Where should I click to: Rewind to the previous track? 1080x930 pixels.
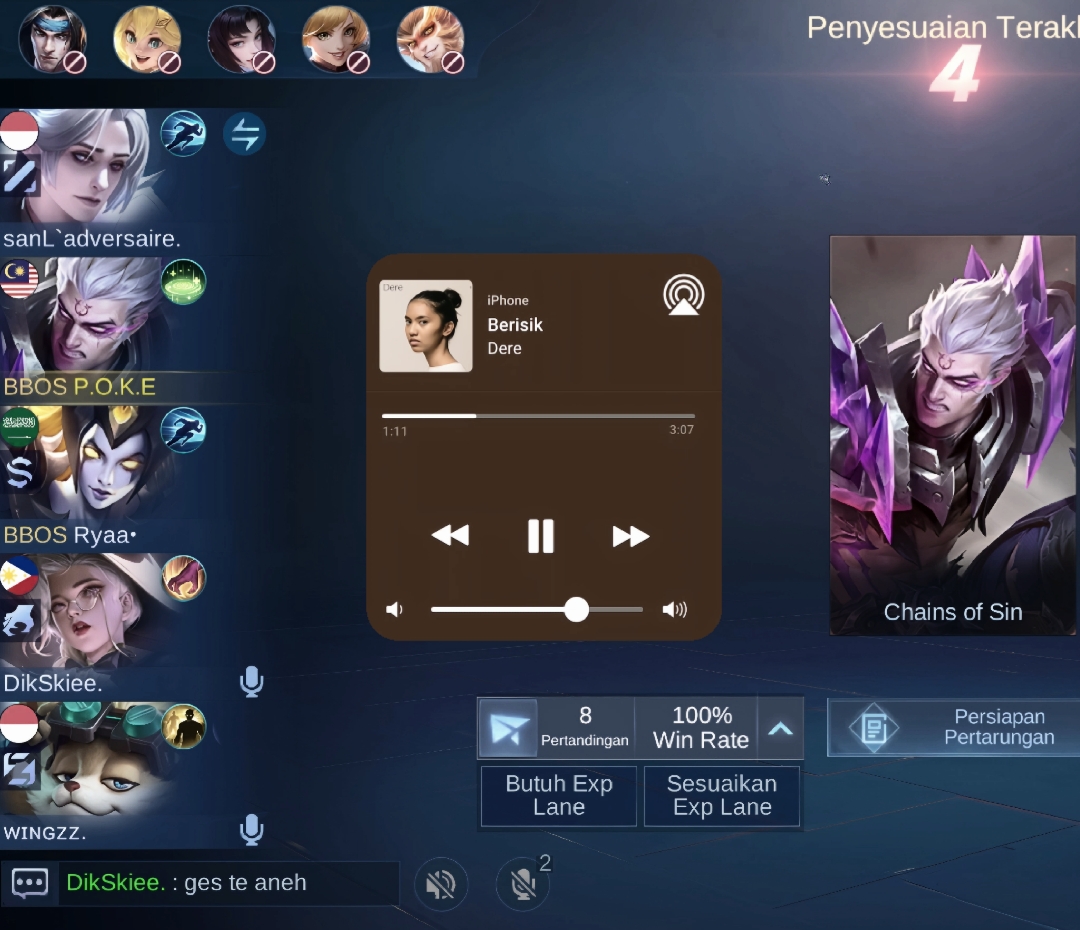pos(450,537)
